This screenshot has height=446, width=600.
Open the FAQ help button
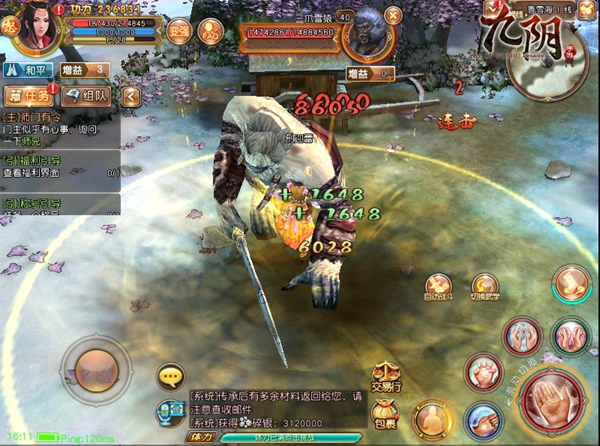tap(211, 31)
